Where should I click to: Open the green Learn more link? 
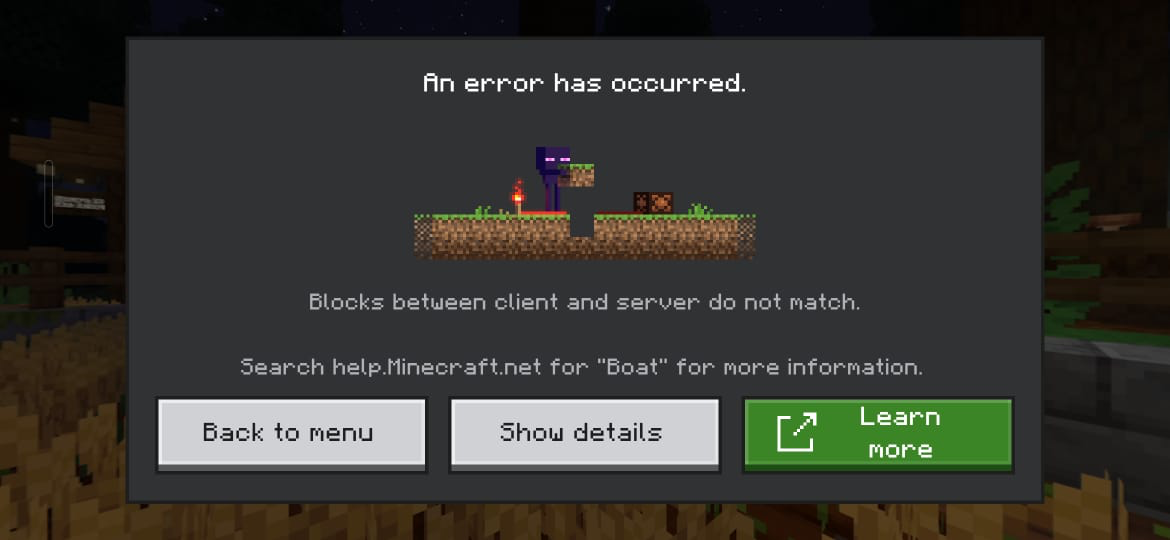tap(877, 433)
